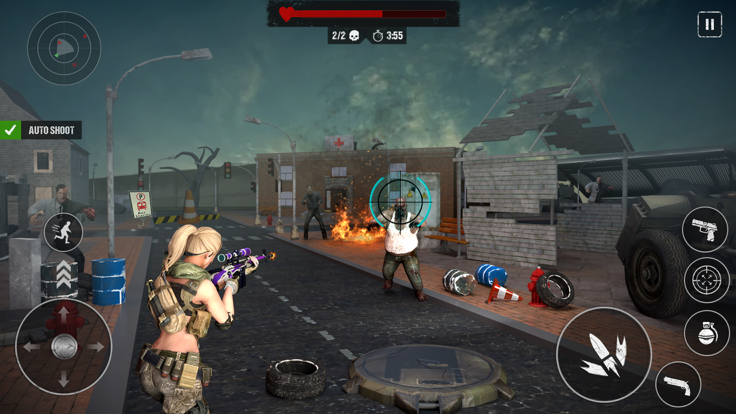Activate the crosshair aim button
736x414 pixels.
707,280
